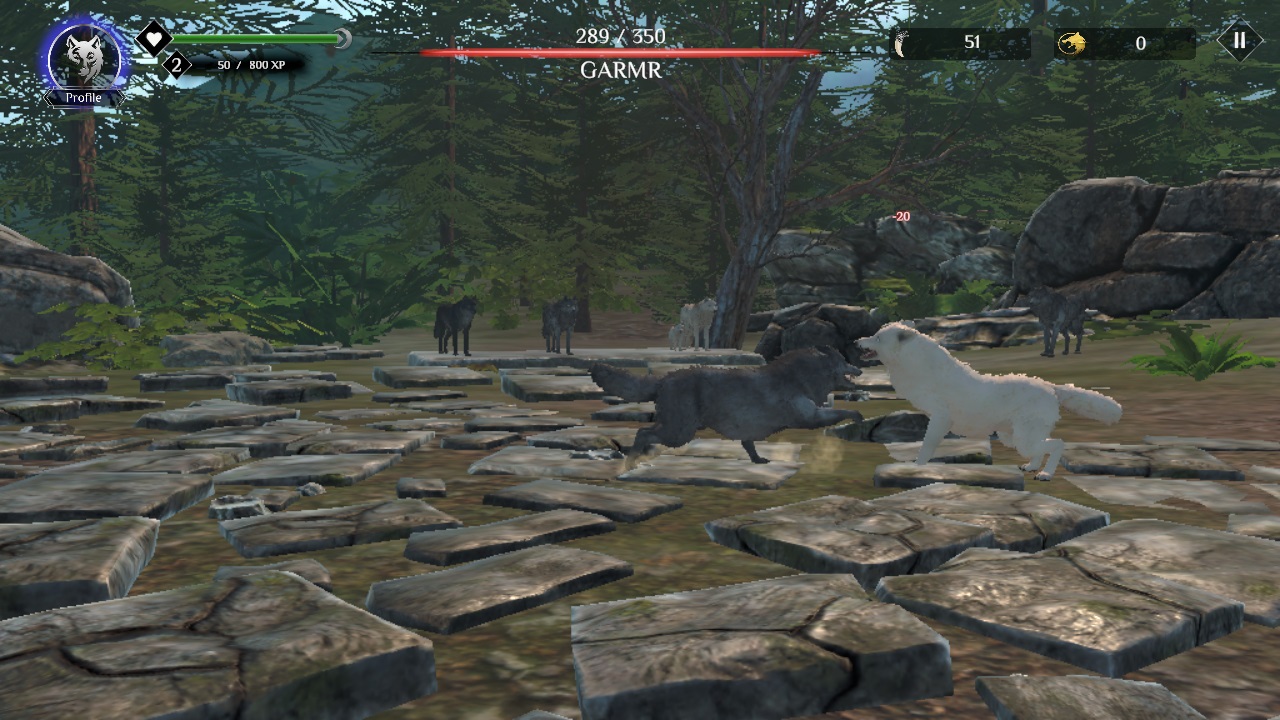Click the golden wolf coin icon
The image size is (1280, 720).
point(1075,41)
